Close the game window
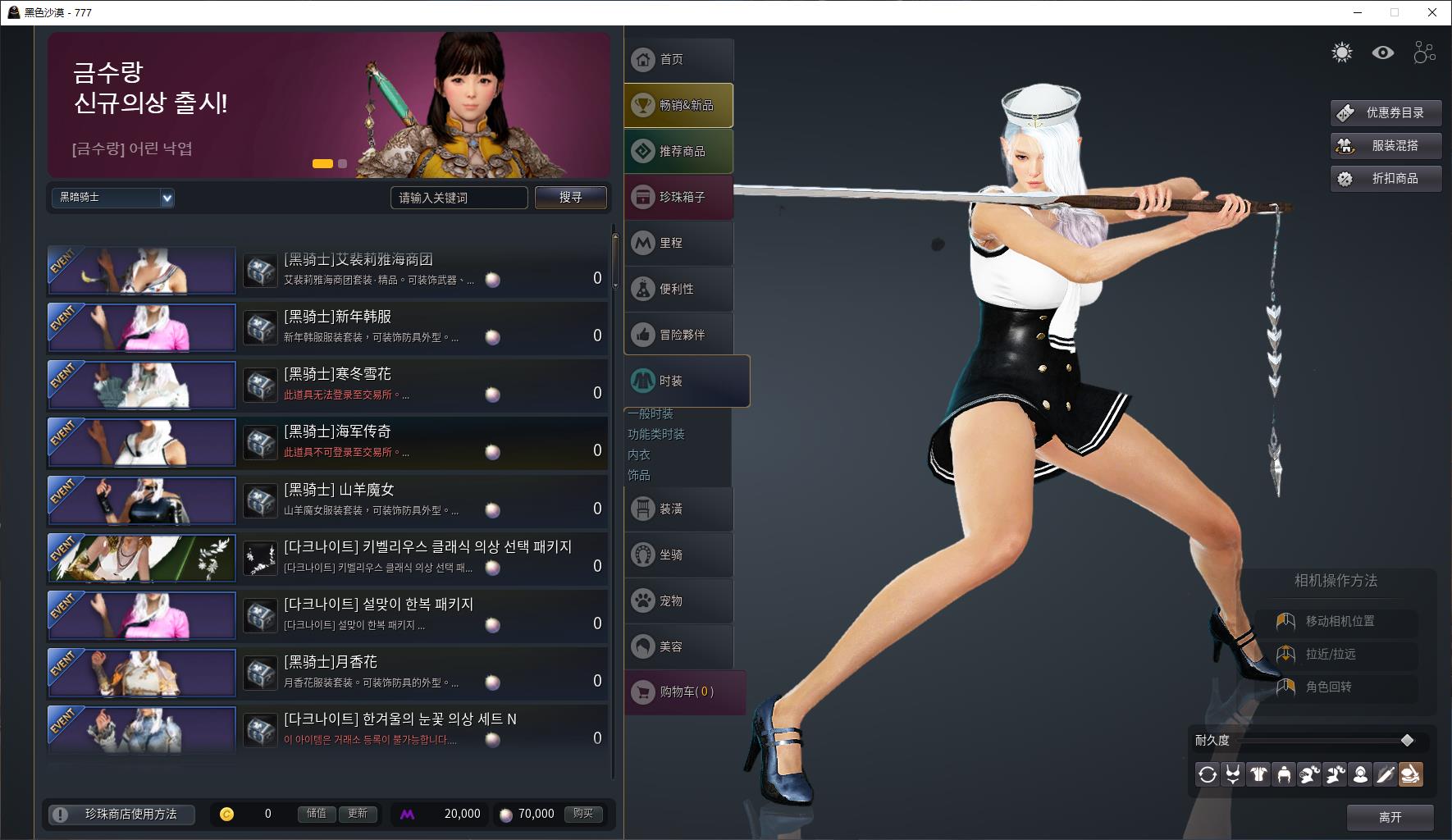Screen dimensions: 1452x840 point(1432,12)
